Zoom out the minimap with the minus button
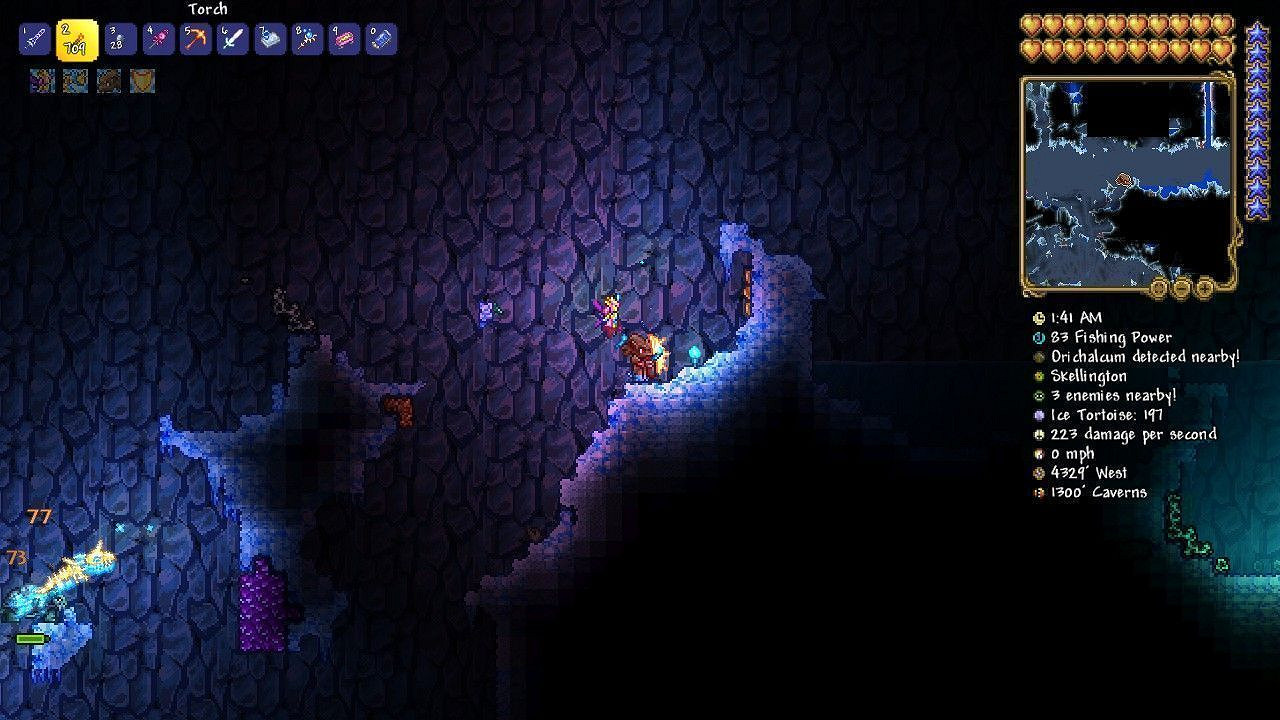 pos(1182,287)
